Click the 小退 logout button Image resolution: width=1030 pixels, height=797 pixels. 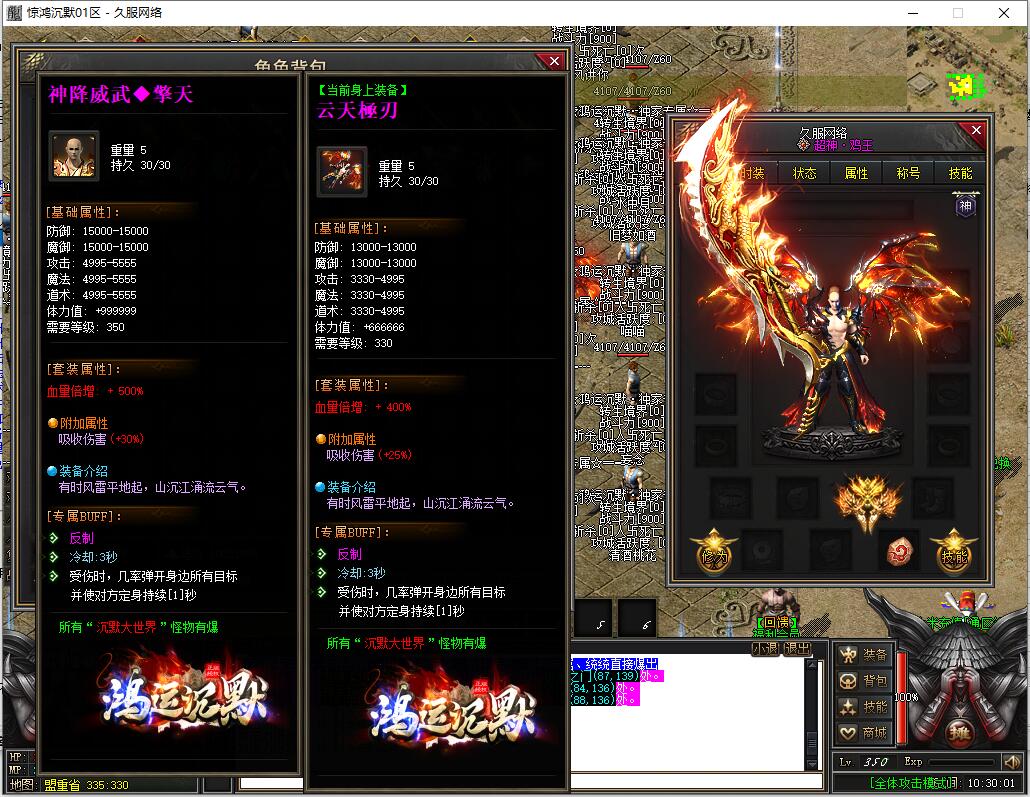[x=765, y=648]
